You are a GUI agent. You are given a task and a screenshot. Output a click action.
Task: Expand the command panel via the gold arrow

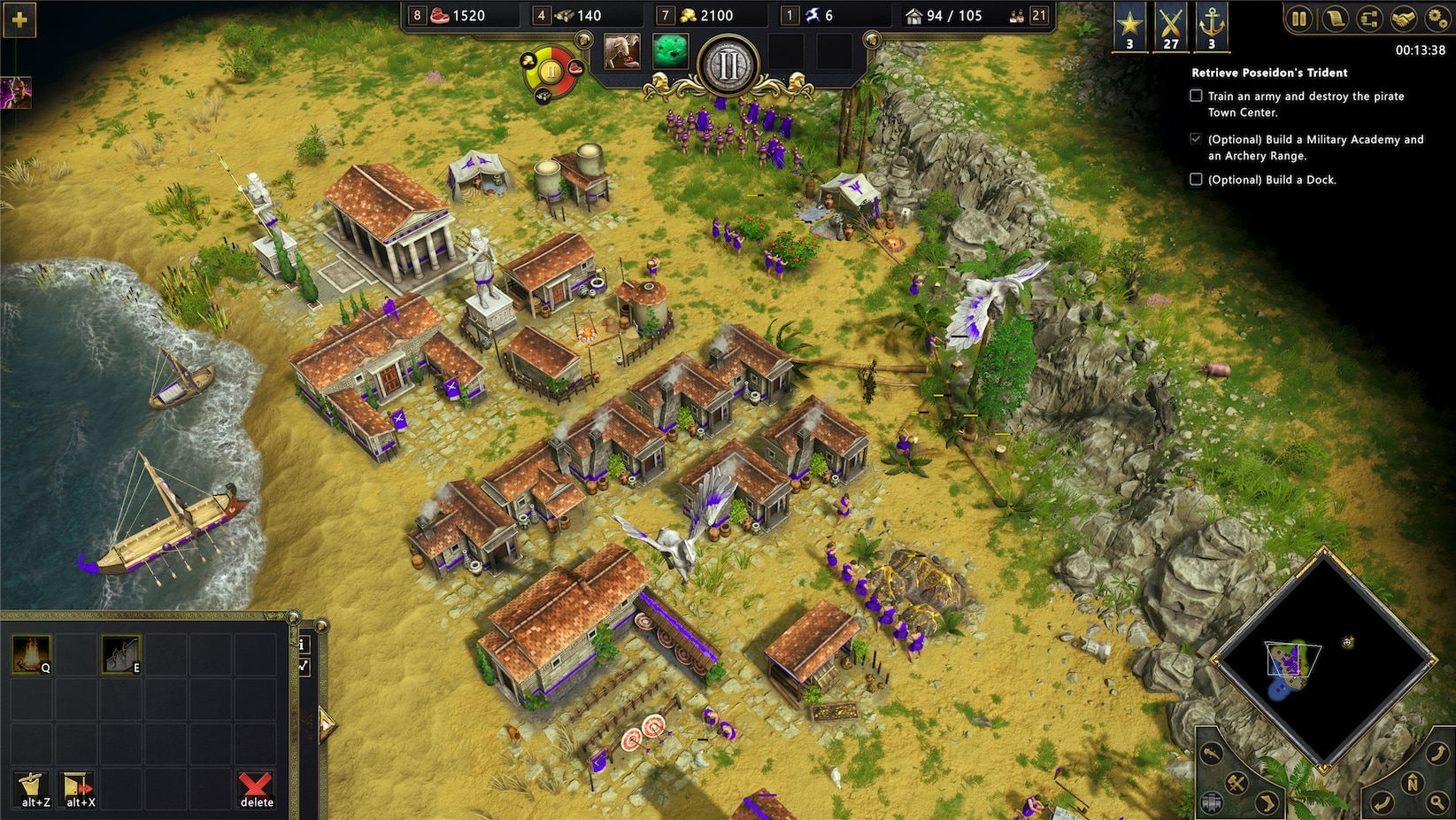327,726
